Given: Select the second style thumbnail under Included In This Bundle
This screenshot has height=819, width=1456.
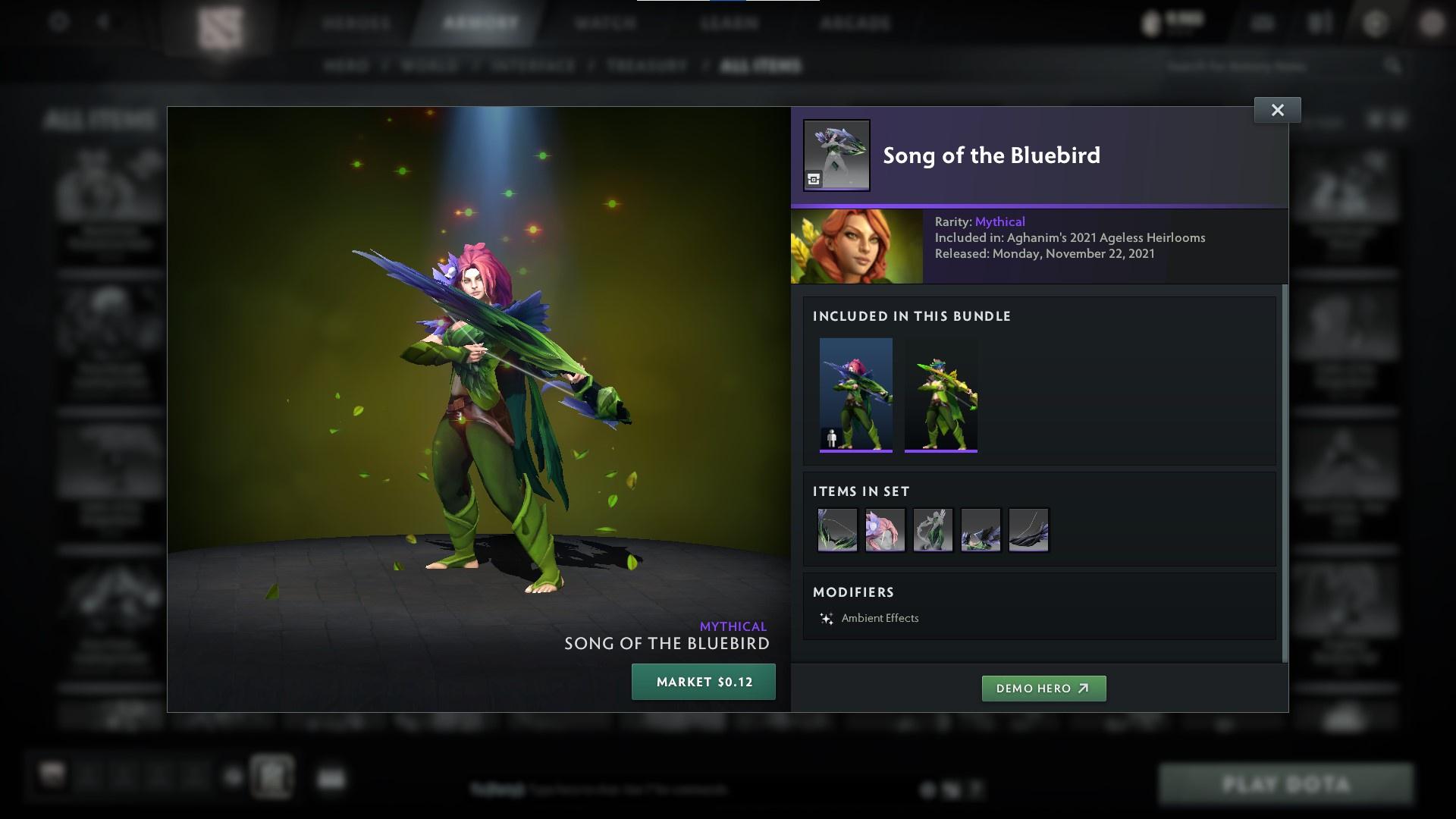Looking at the screenshot, I should pyautogui.click(x=940, y=398).
